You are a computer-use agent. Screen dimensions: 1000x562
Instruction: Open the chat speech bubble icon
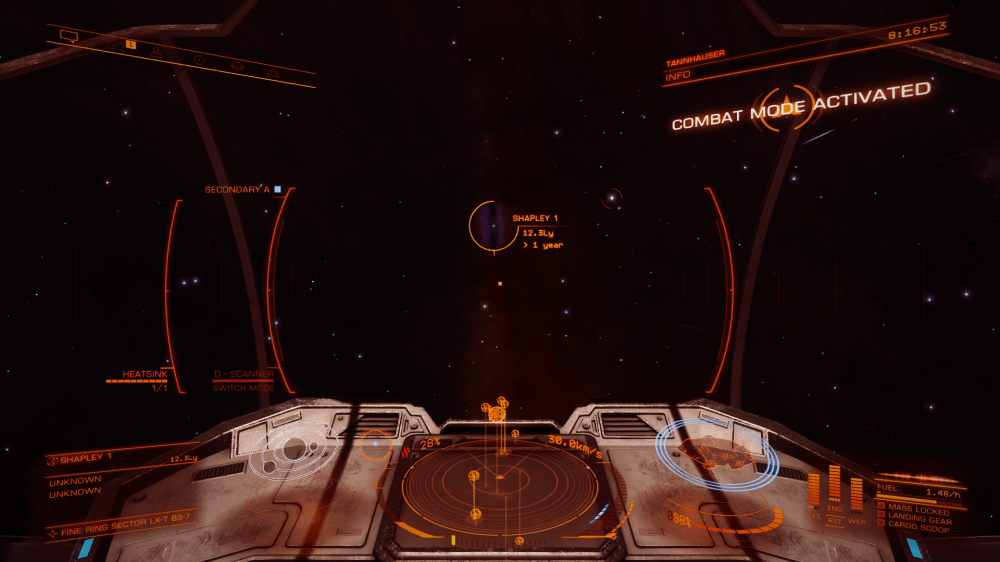[68, 36]
